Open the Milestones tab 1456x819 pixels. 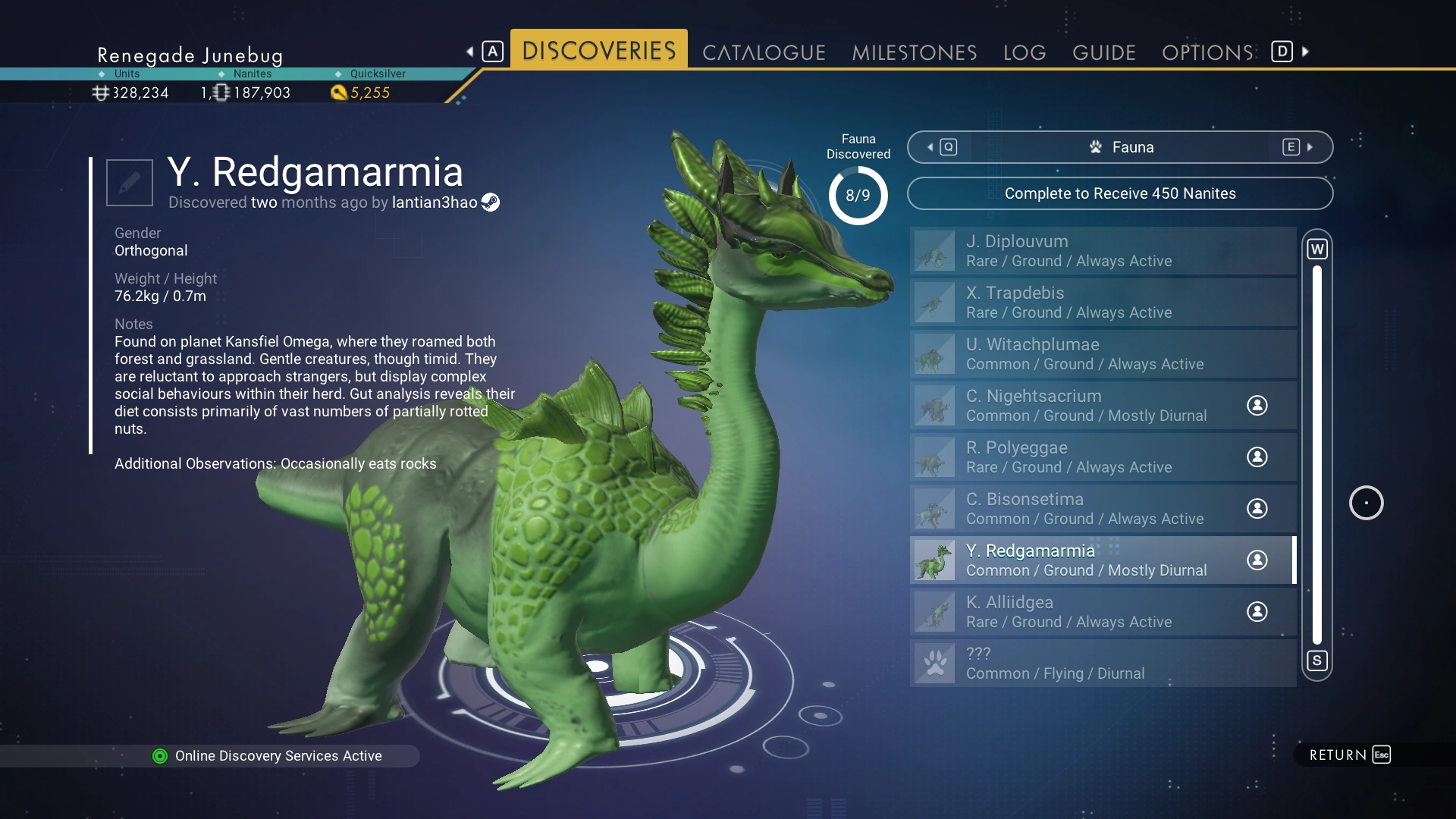(x=914, y=52)
